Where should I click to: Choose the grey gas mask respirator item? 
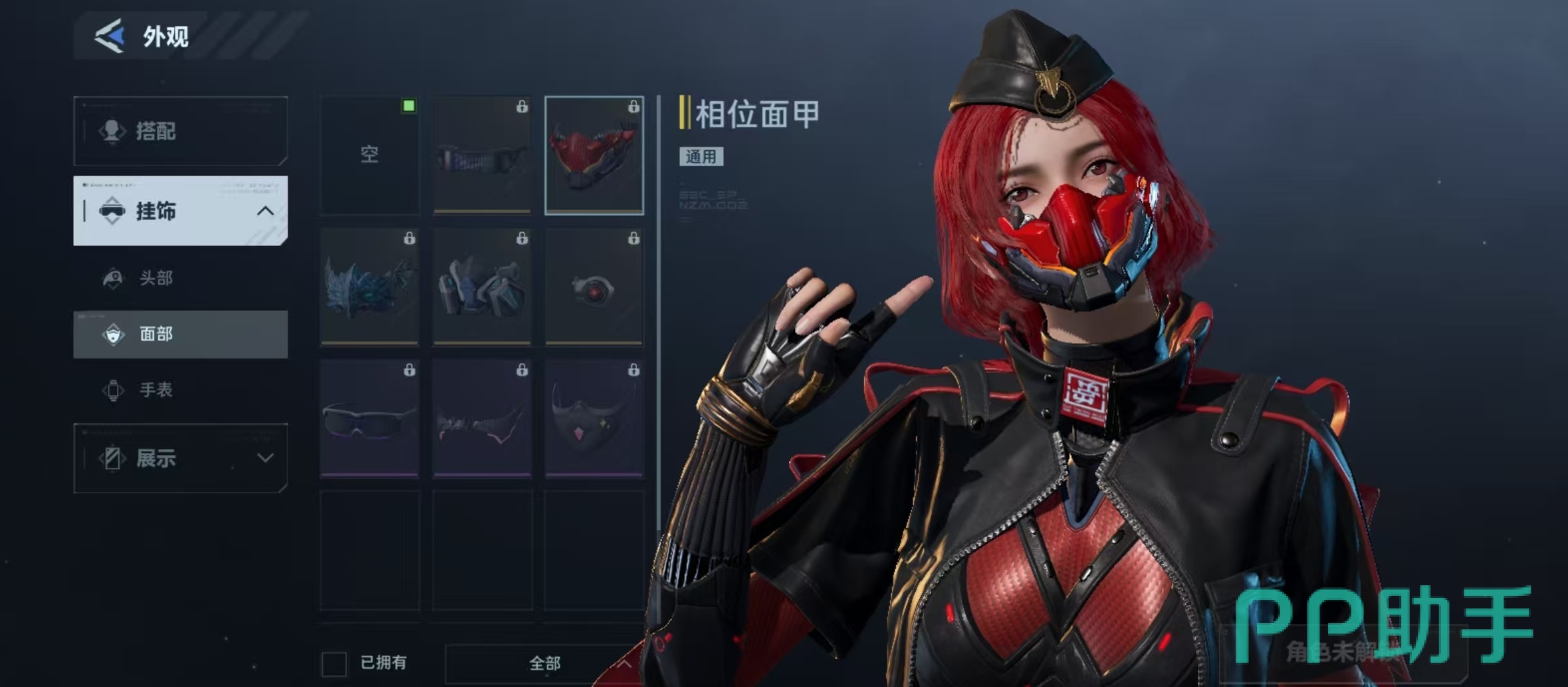click(482, 287)
